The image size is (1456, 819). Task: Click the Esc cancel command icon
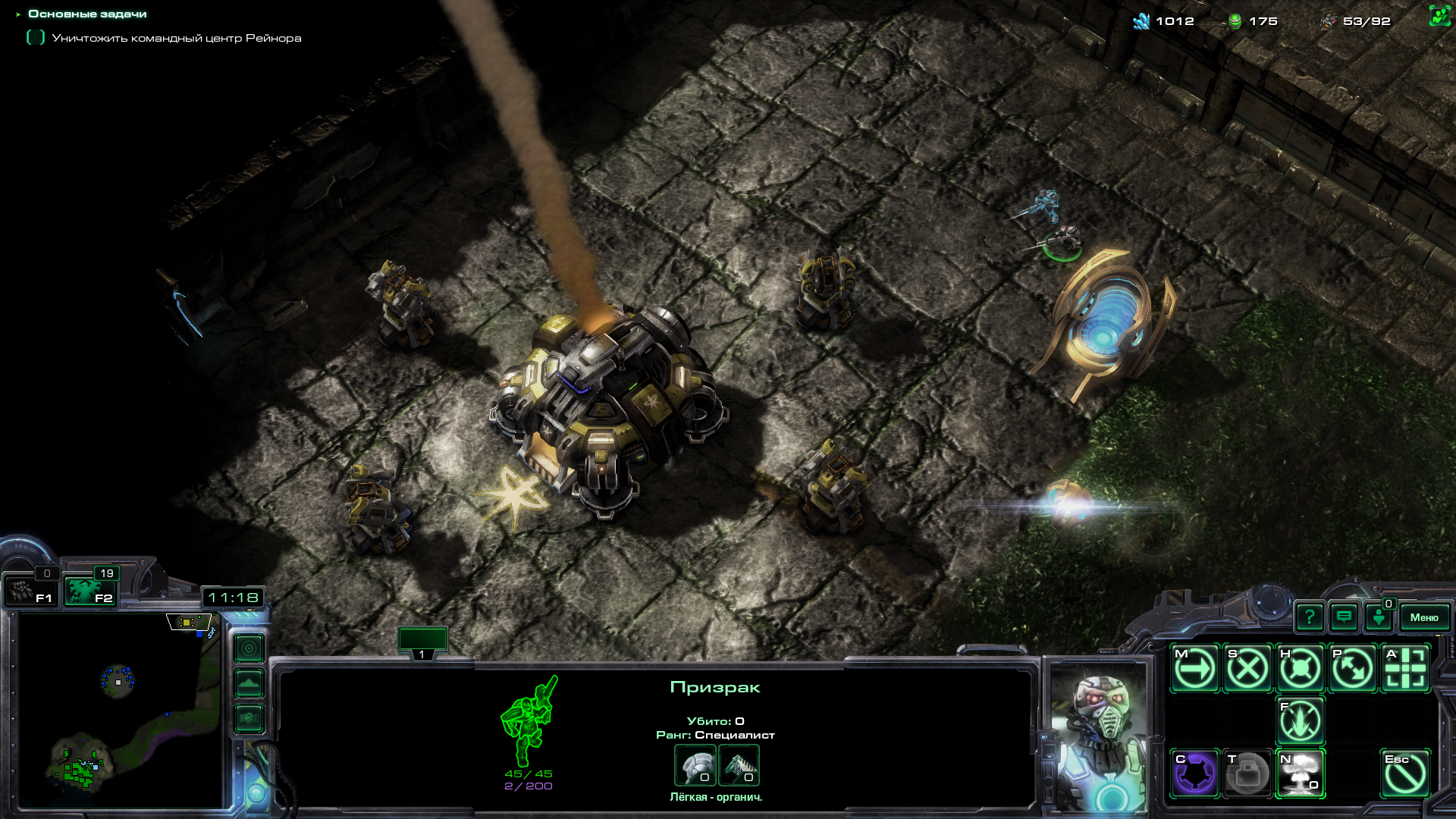(1405, 773)
